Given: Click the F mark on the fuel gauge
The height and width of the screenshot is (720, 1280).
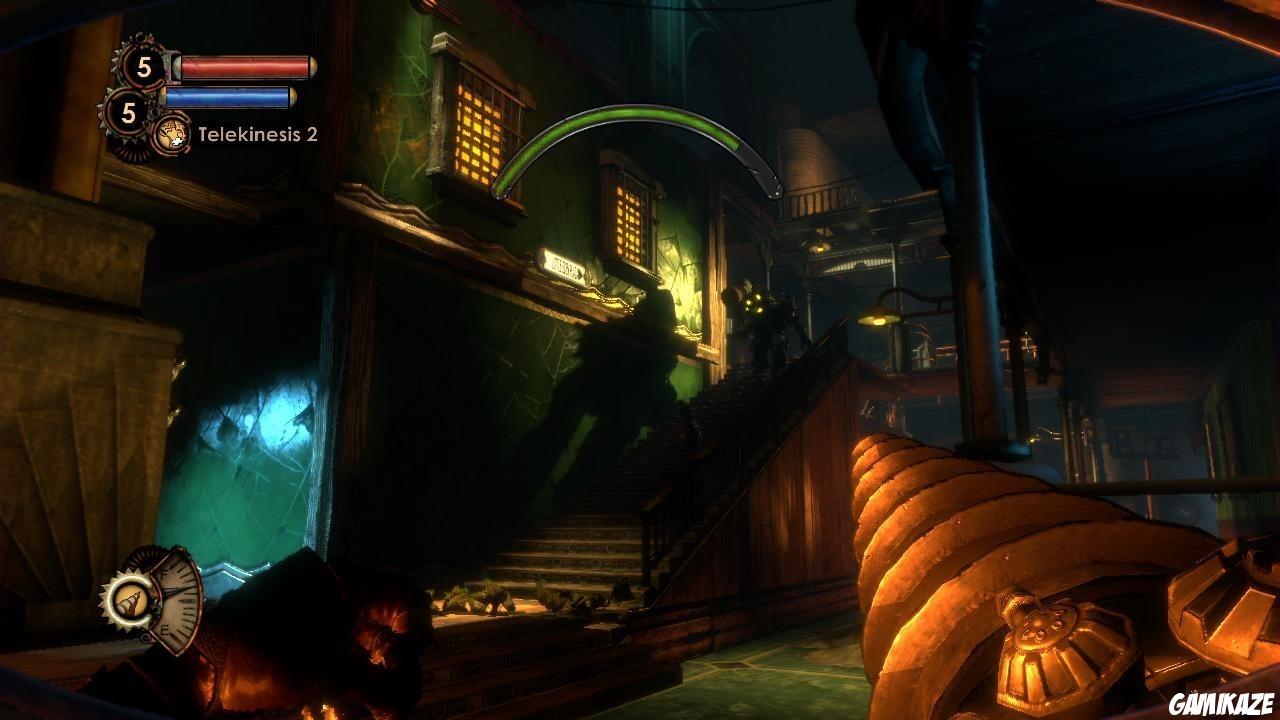Looking at the screenshot, I should 164,573.
